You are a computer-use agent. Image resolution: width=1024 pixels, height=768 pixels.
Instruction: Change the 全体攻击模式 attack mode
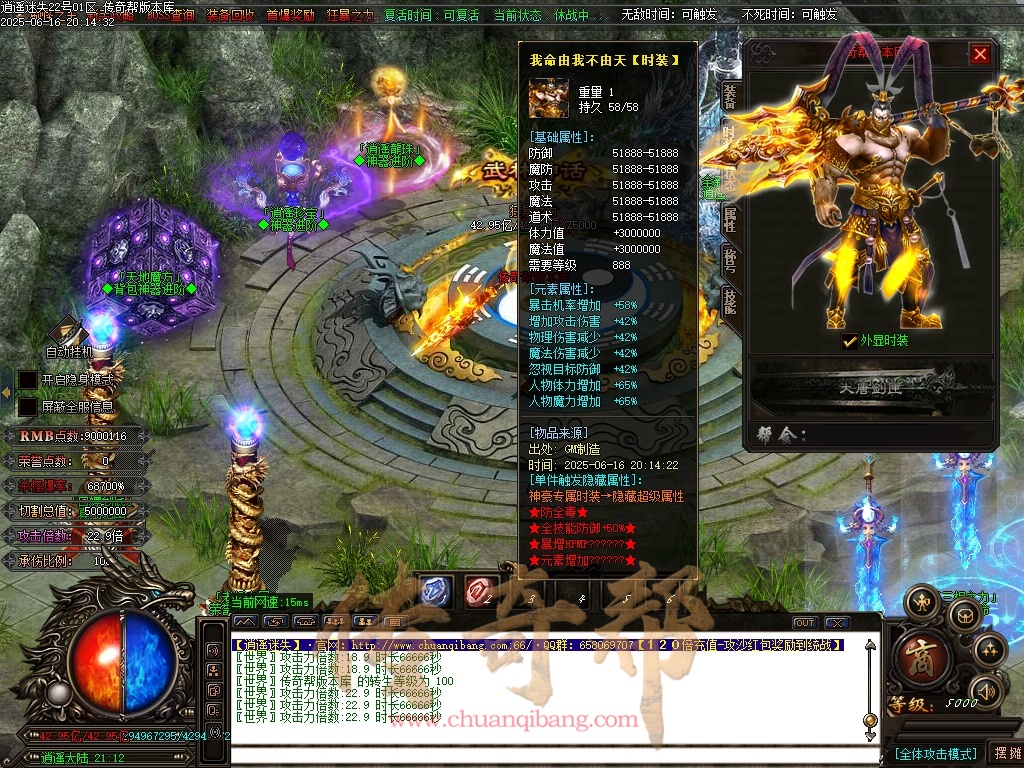click(935, 753)
